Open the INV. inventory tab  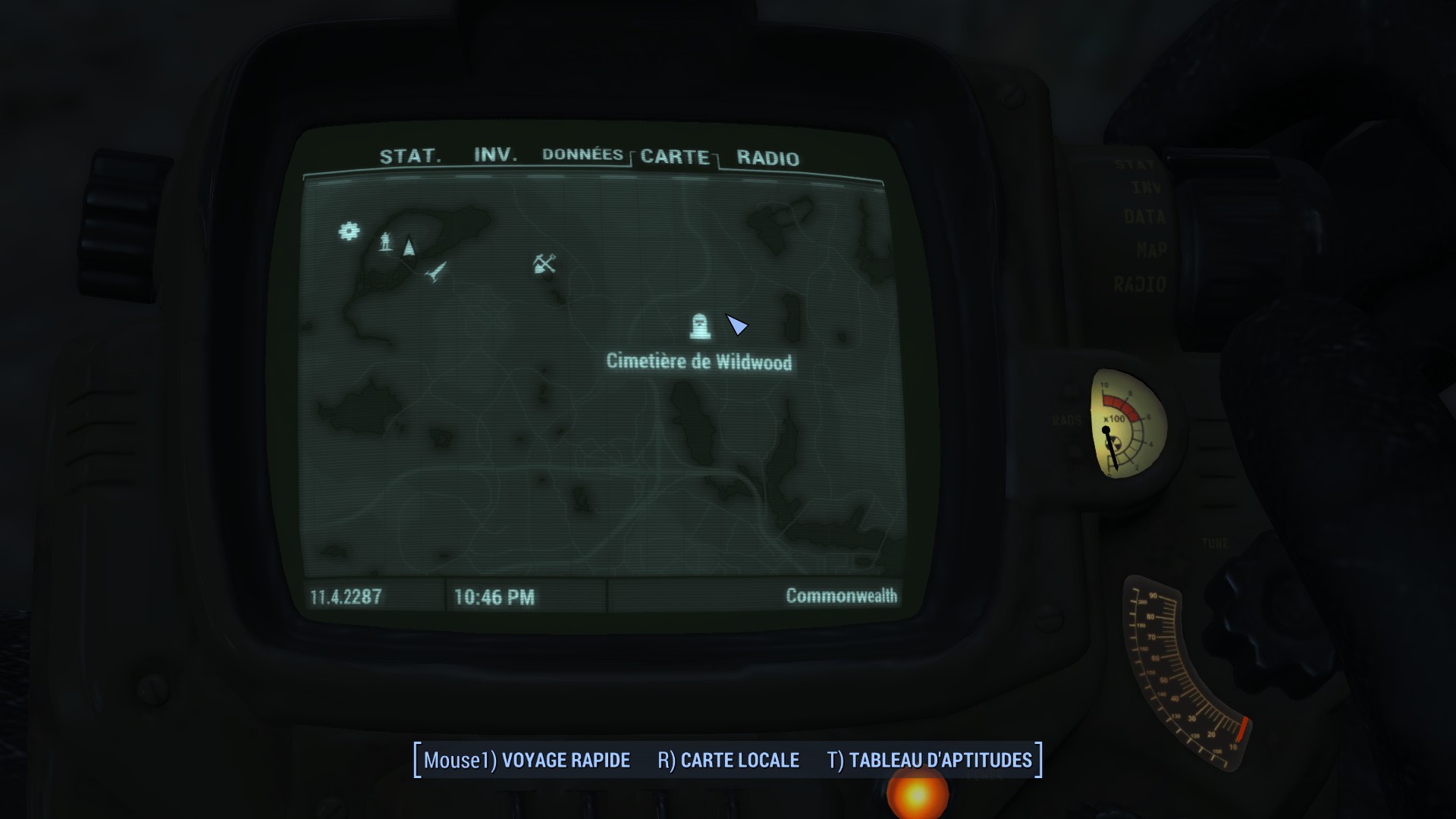coord(495,155)
